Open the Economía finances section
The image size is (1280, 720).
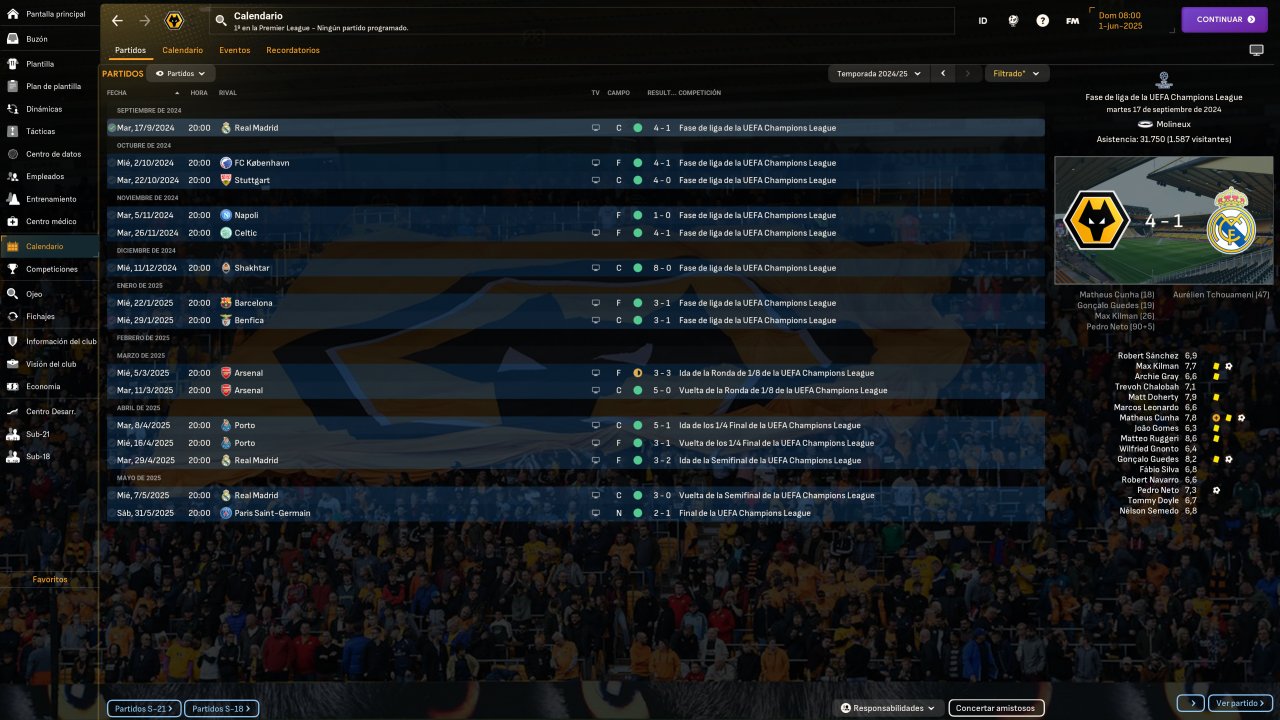[x=43, y=386]
